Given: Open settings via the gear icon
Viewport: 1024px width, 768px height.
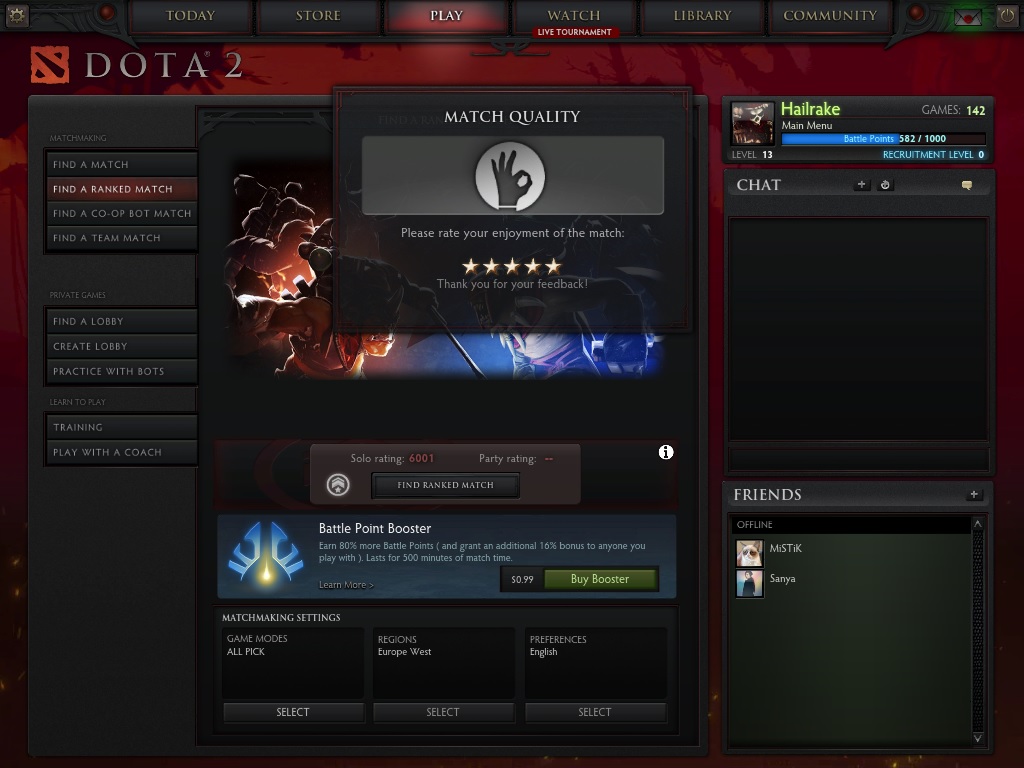Looking at the screenshot, I should (16, 15).
